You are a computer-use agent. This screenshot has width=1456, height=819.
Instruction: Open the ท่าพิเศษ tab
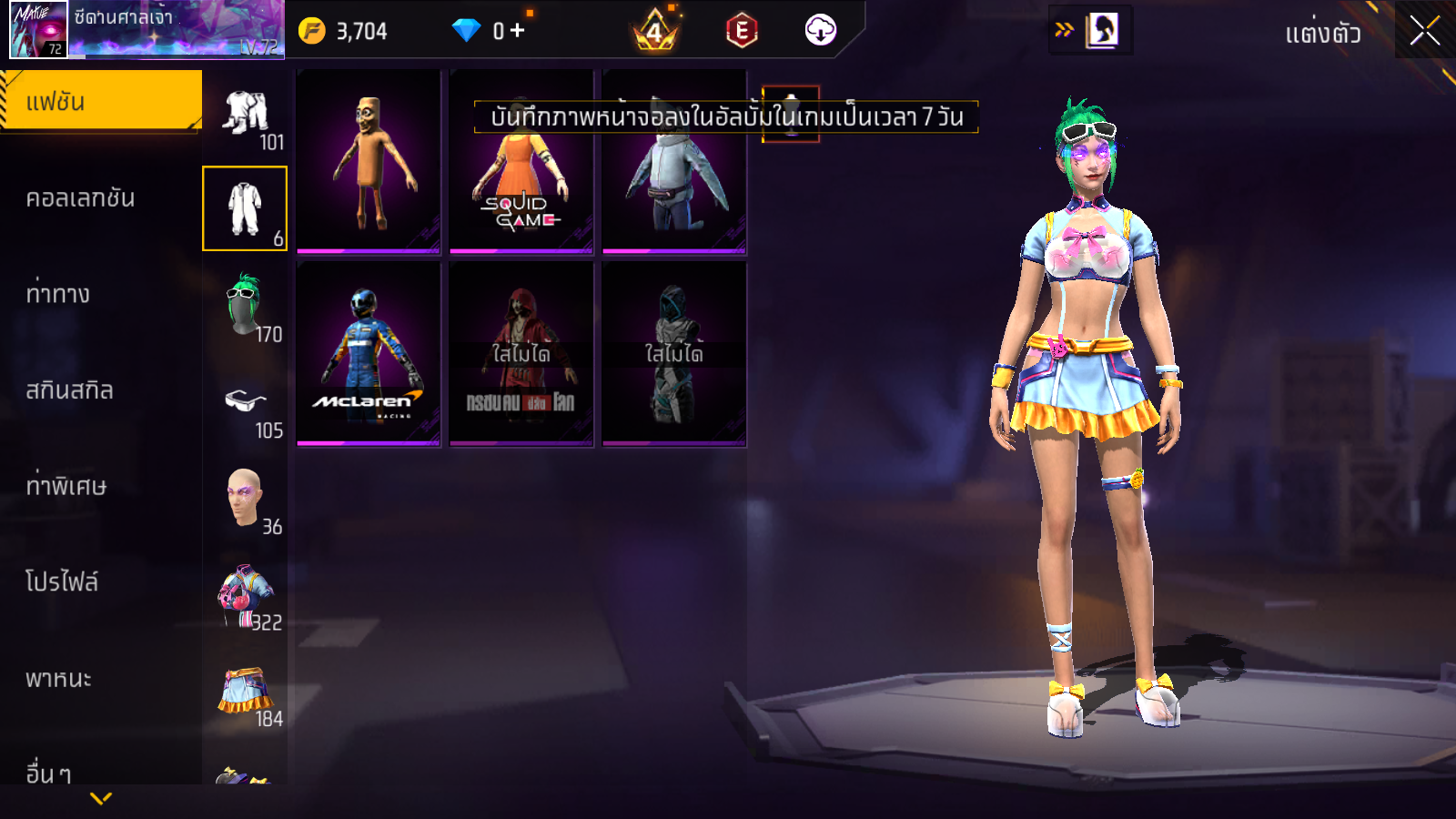pos(66,486)
